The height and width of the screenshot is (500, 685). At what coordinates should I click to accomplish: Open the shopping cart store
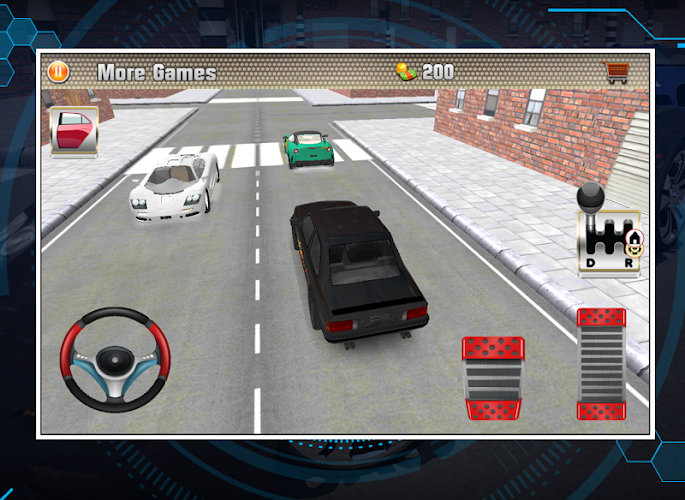618,72
